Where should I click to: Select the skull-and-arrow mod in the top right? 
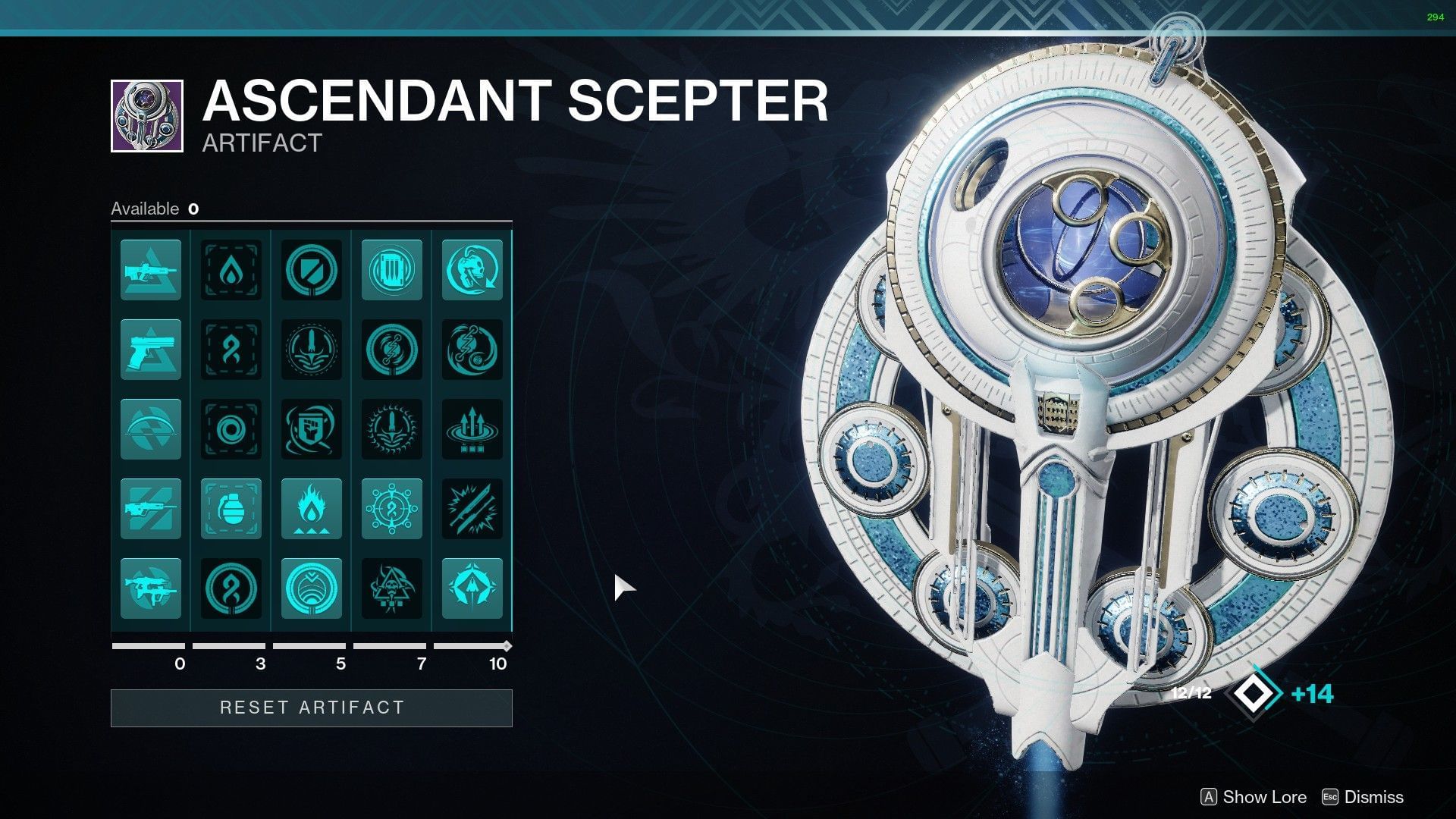click(472, 269)
